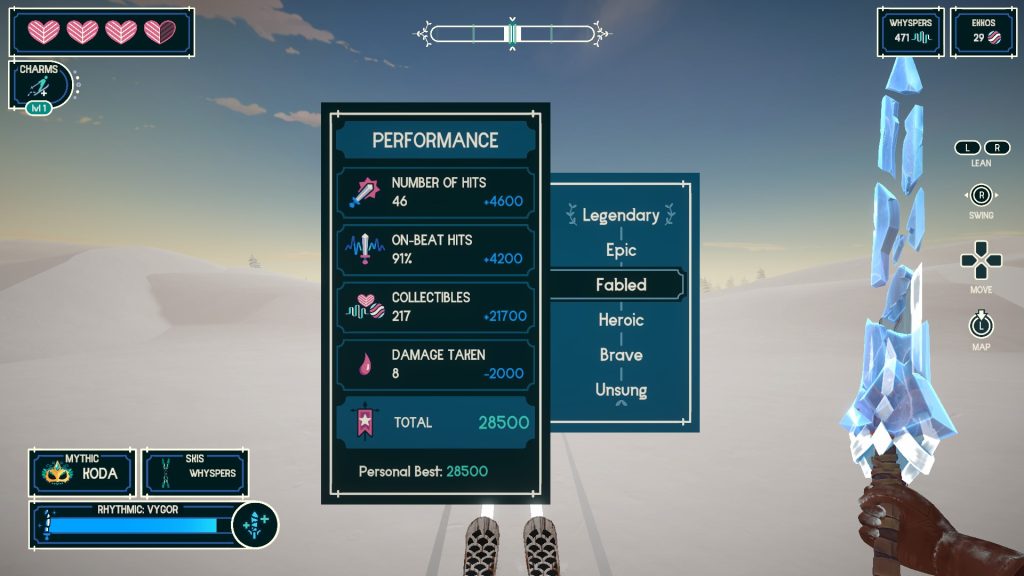This screenshot has width=1024, height=576.
Task: Pick the Heroic rank entry
Action: click(x=621, y=320)
